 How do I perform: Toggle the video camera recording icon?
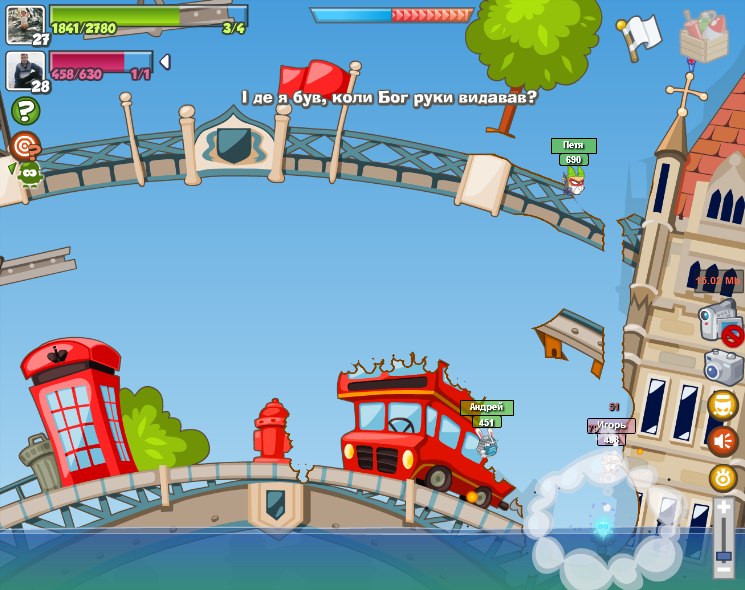(x=719, y=322)
